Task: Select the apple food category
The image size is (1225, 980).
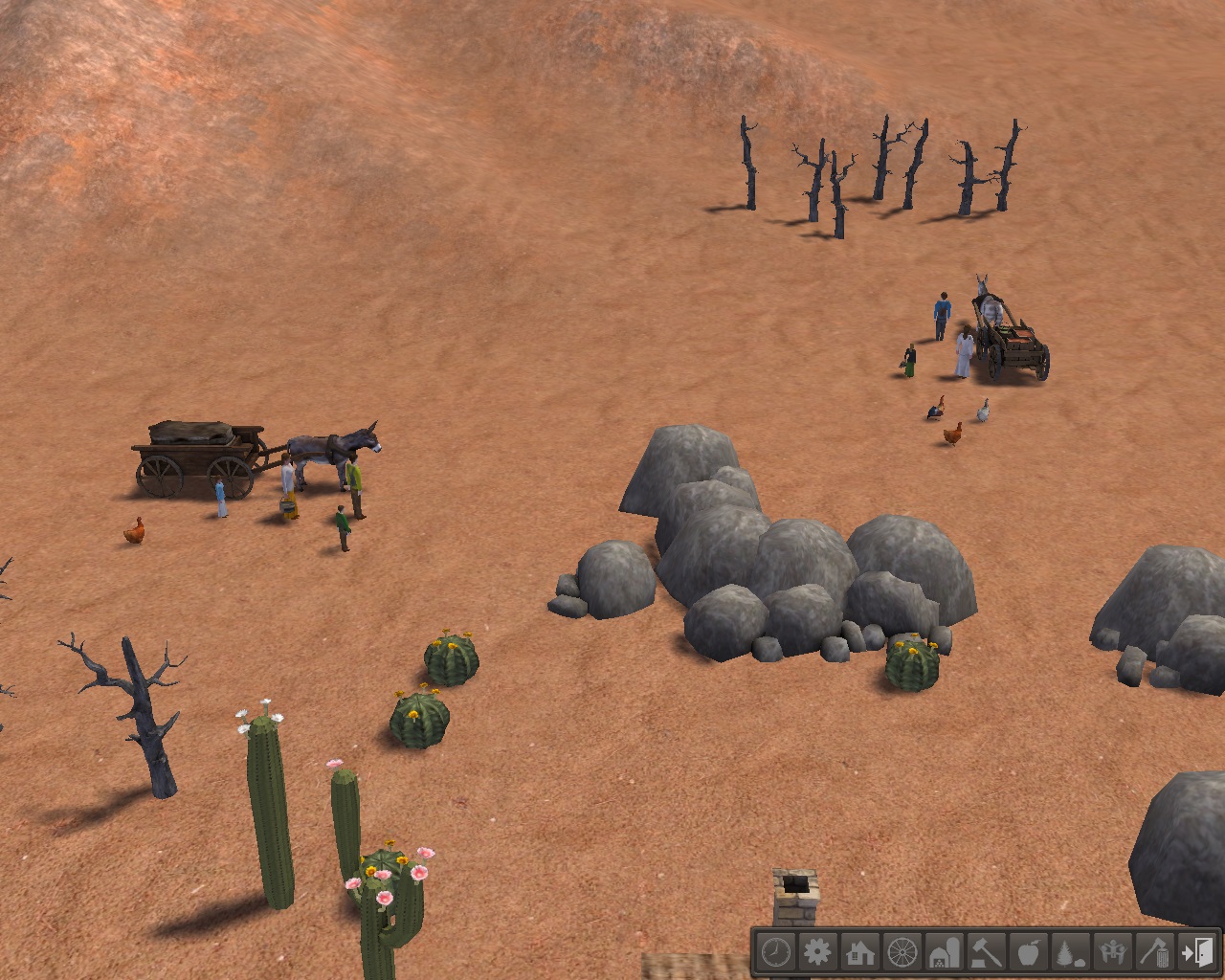Action: [x=1029, y=952]
